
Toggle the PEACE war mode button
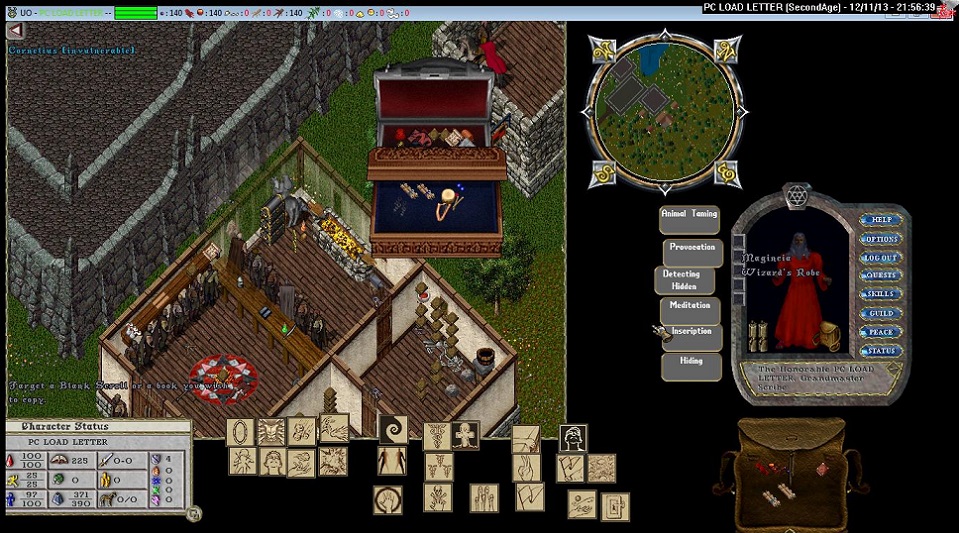(x=880, y=332)
